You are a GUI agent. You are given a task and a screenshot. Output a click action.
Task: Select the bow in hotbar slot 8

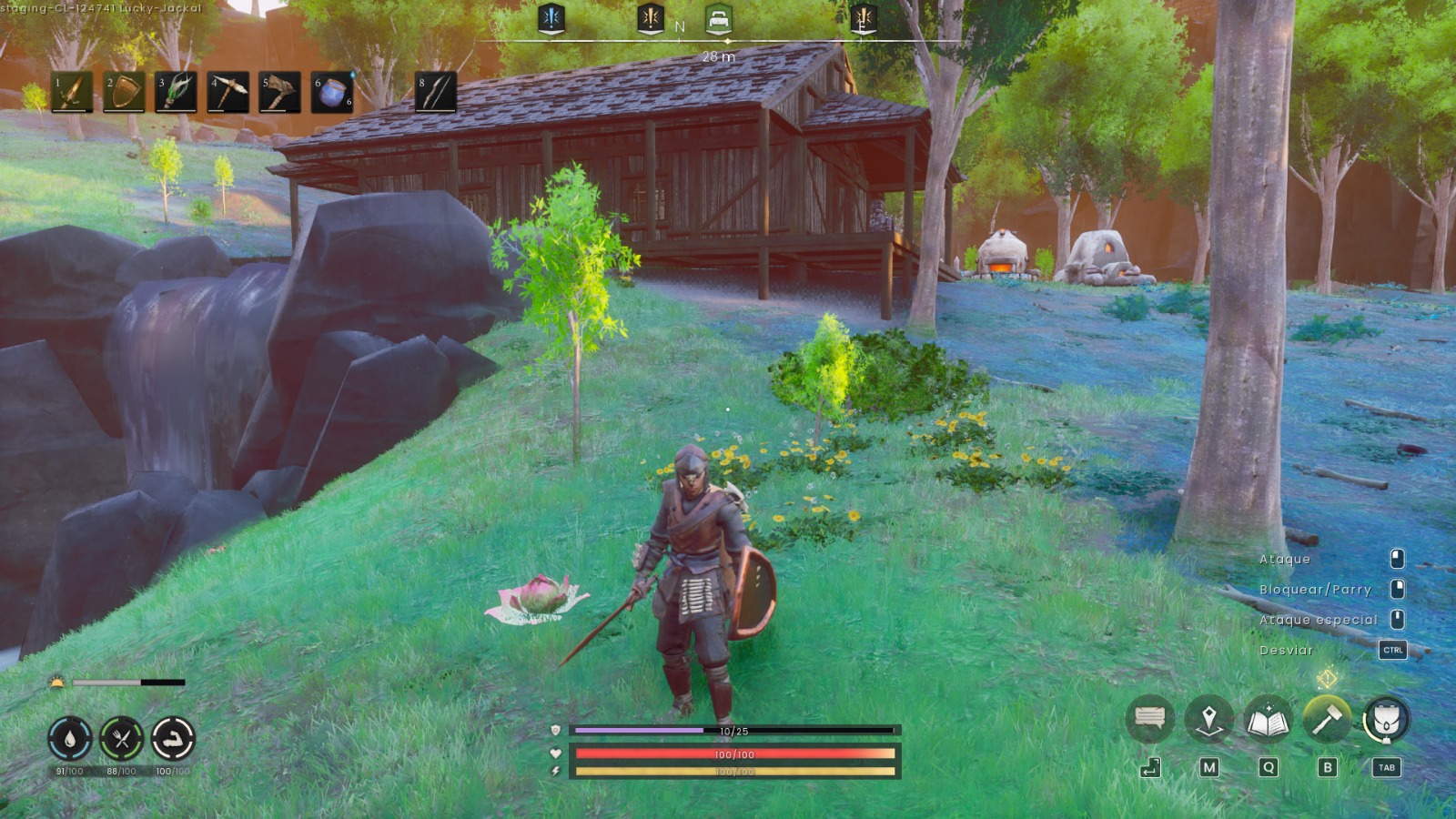(436, 93)
